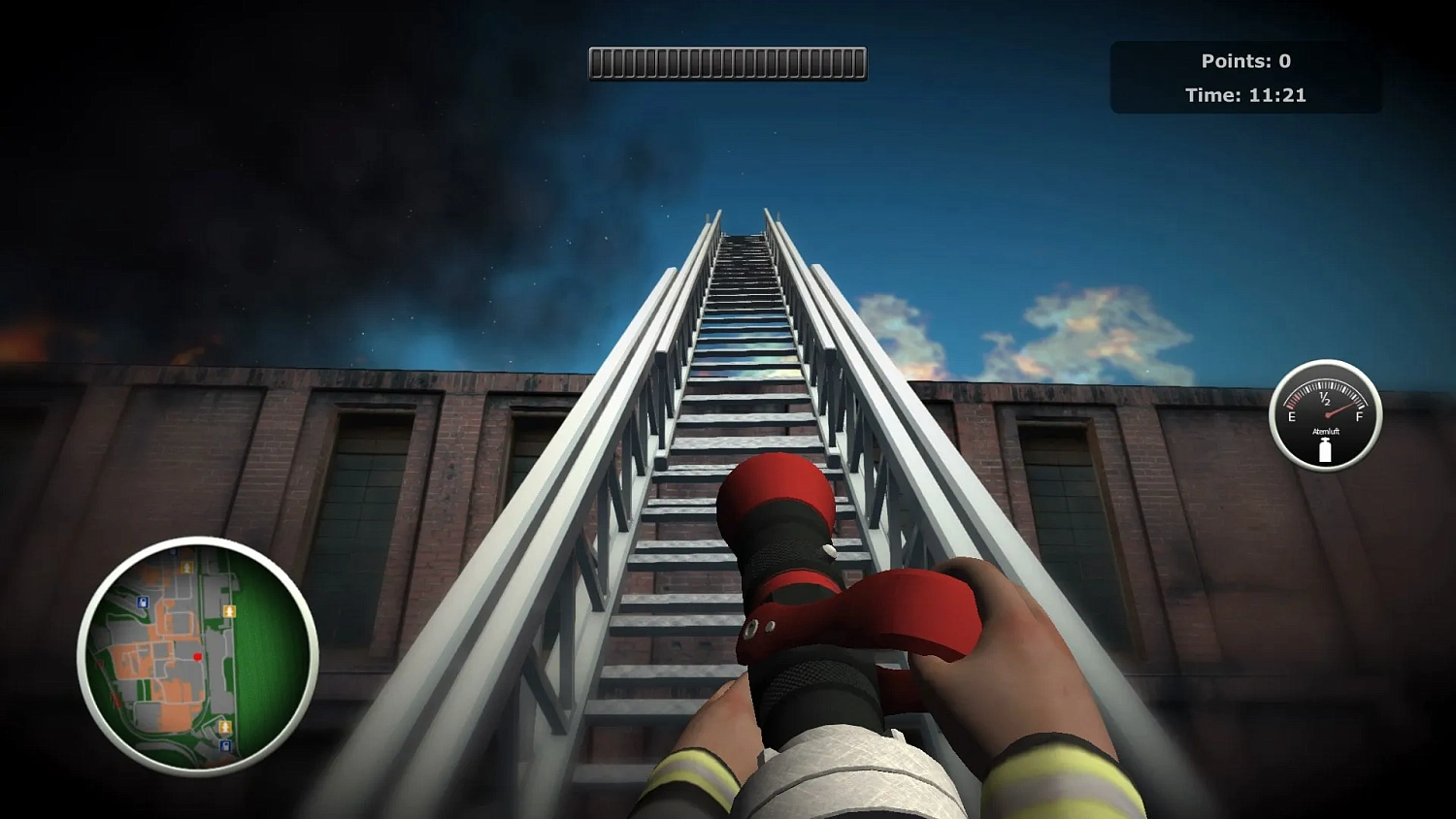1456x819 pixels.
Task: Click the ½ label on the Atemluft gauge
Action: (1324, 399)
